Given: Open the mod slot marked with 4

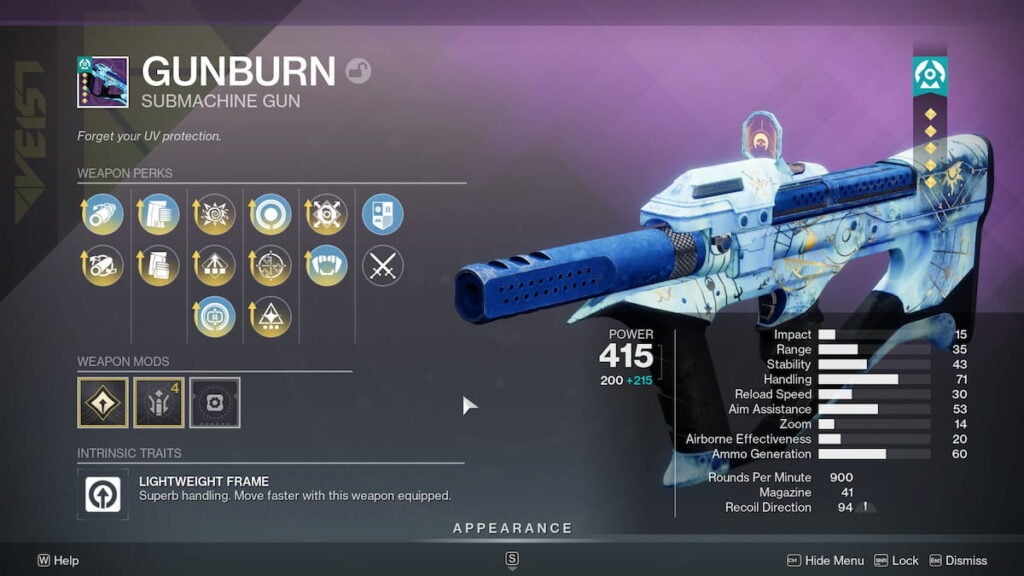Looking at the screenshot, I should 159,402.
